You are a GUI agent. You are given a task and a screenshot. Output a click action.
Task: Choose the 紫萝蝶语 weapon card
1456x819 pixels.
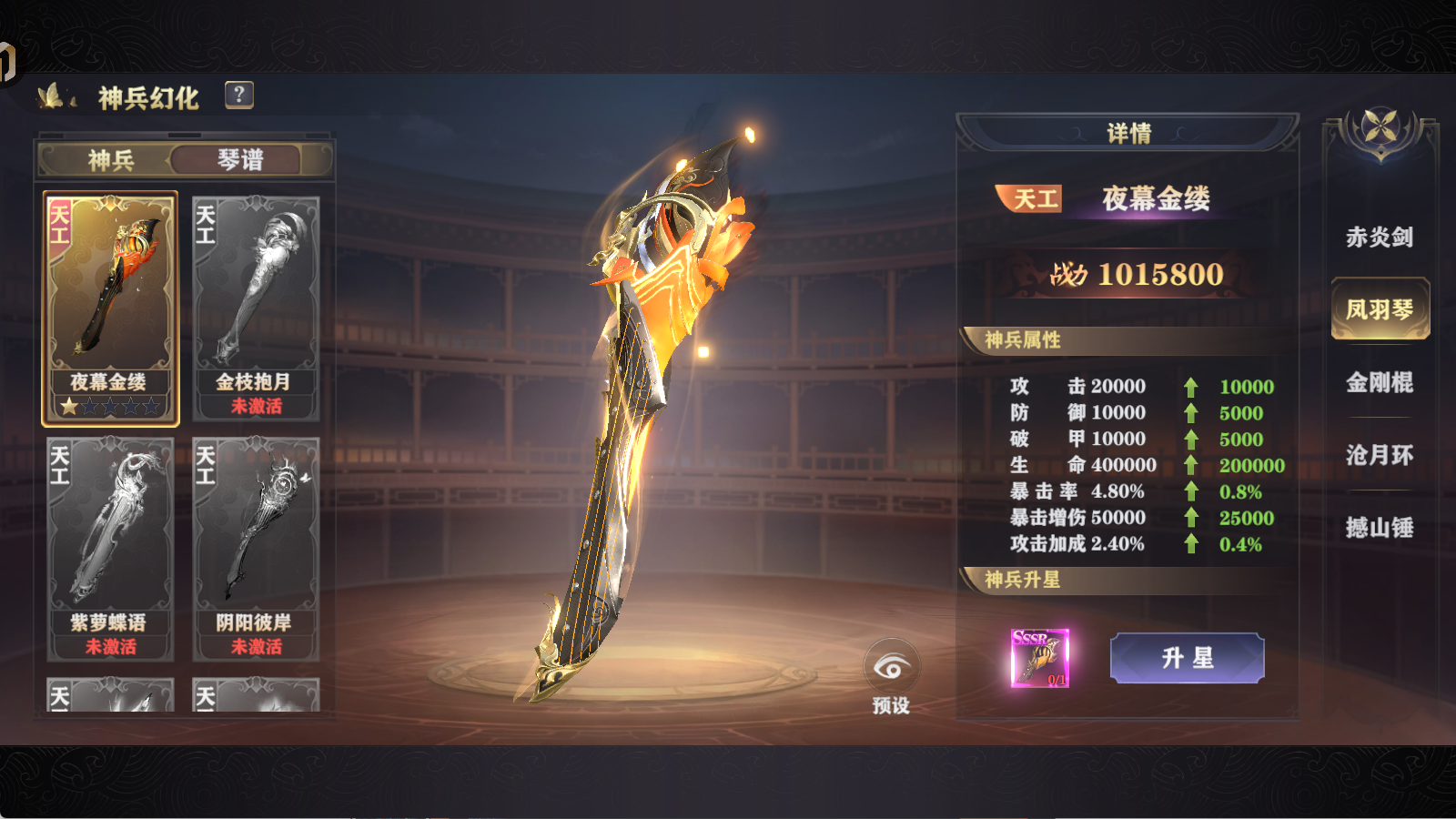click(x=110, y=548)
